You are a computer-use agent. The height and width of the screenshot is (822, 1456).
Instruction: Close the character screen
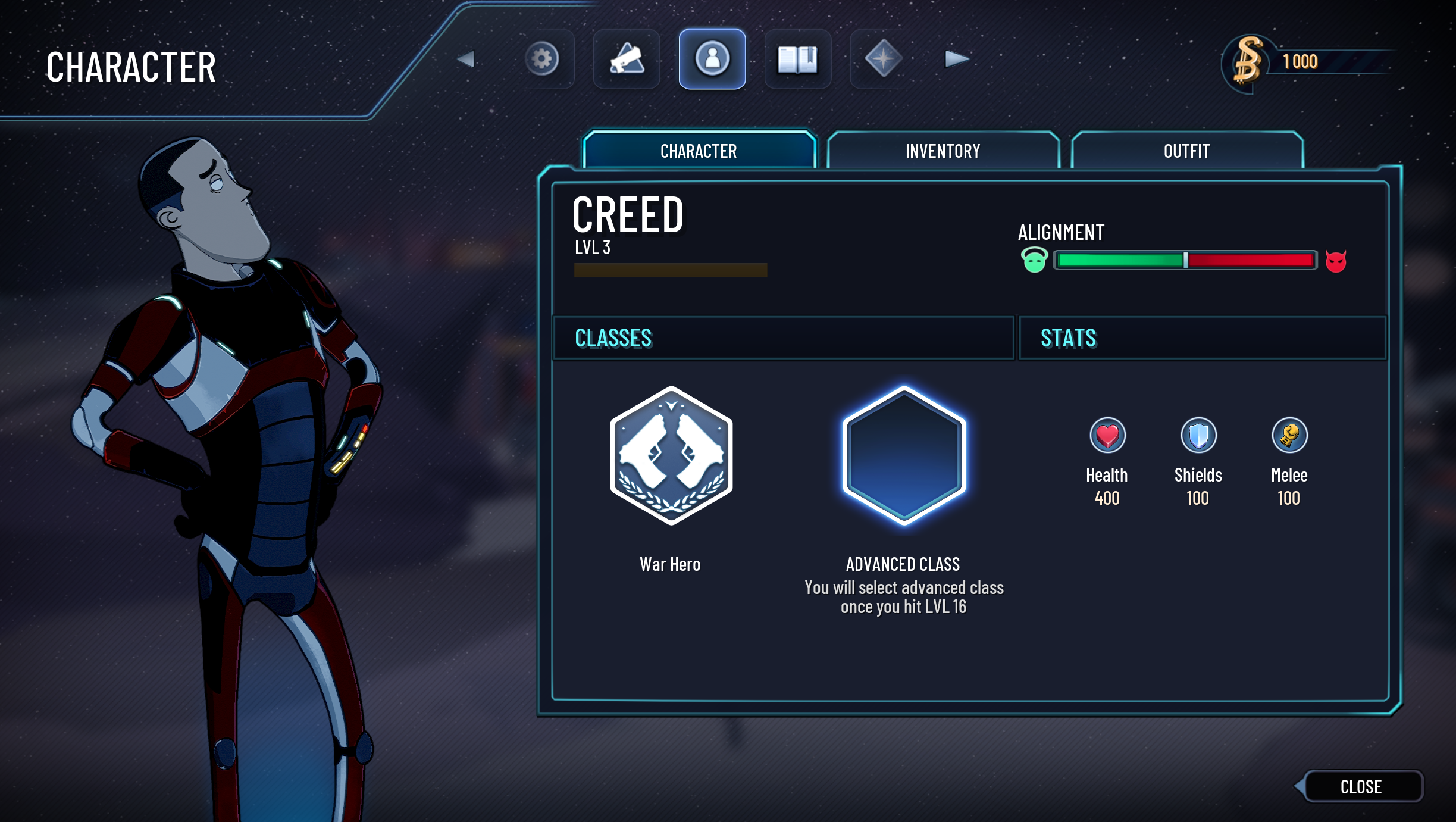(1361, 786)
